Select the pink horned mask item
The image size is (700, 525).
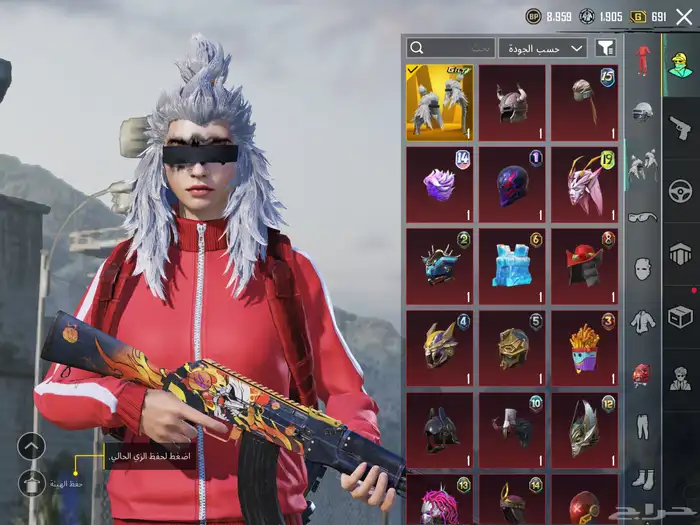click(584, 185)
